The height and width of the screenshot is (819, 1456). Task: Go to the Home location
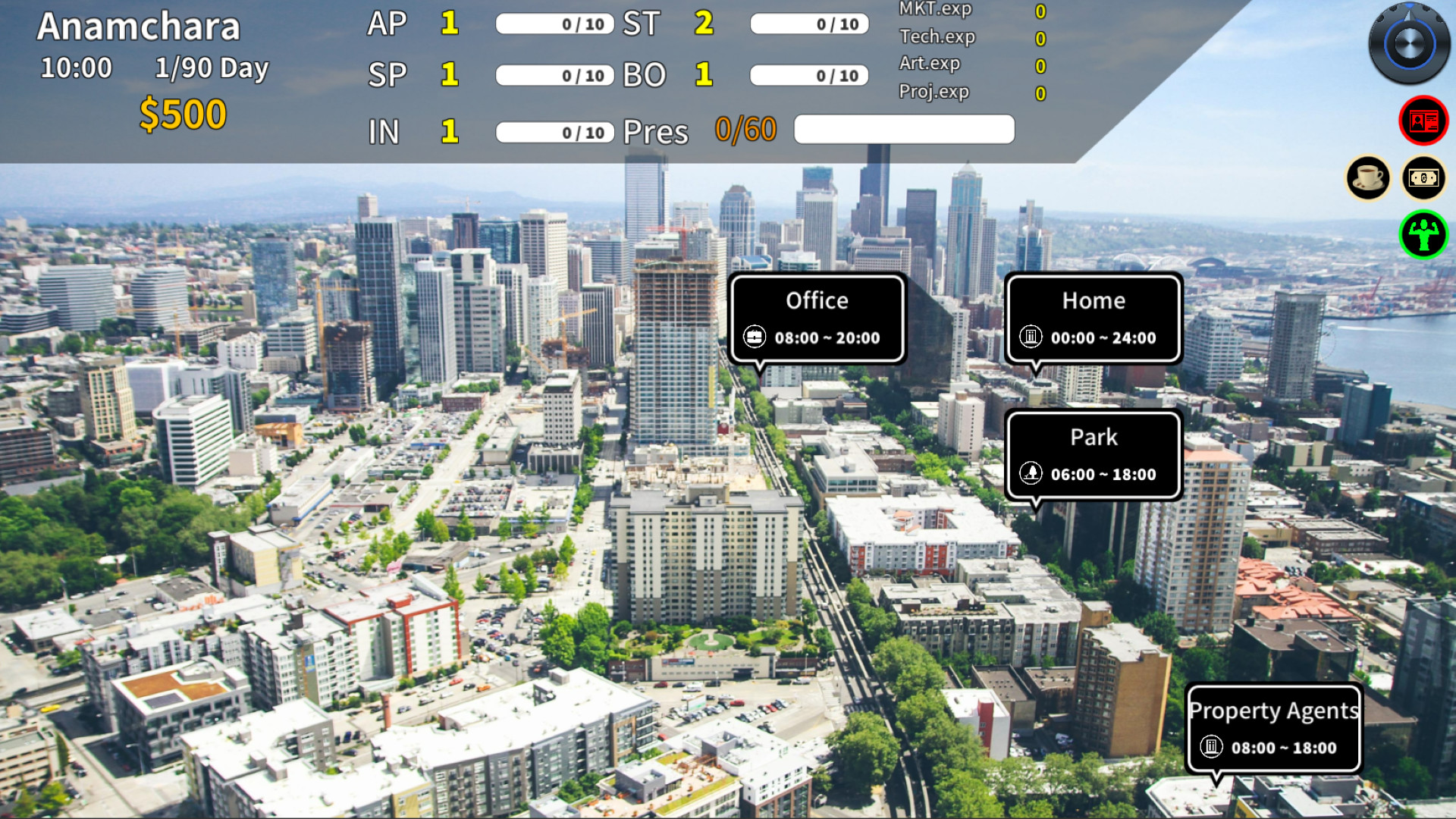pos(1093,300)
